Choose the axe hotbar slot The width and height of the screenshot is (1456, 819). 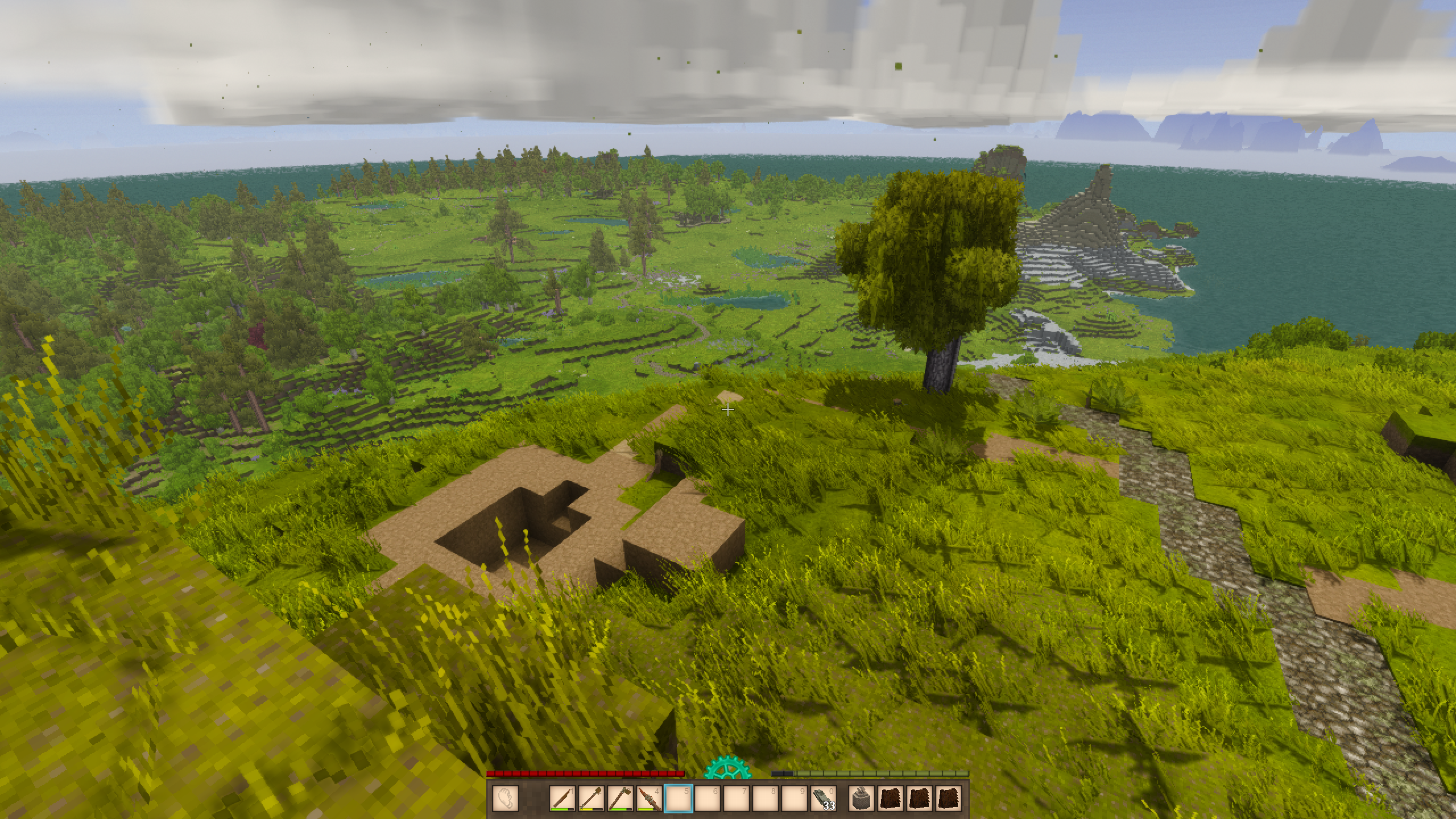(620, 799)
